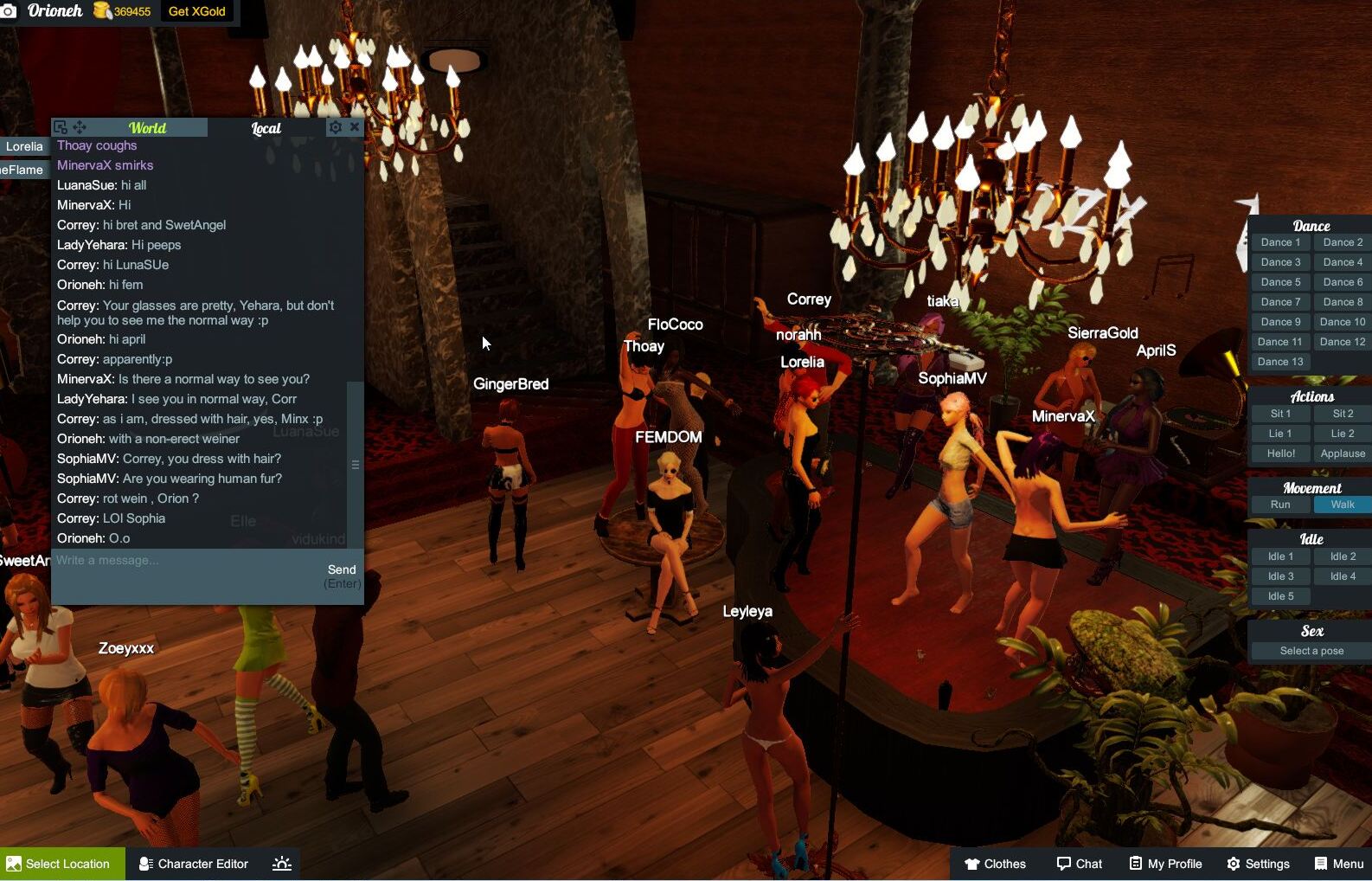Open the chat settings gear icon
The width and height of the screenshot is (1372, 881).
coord(335,127)
